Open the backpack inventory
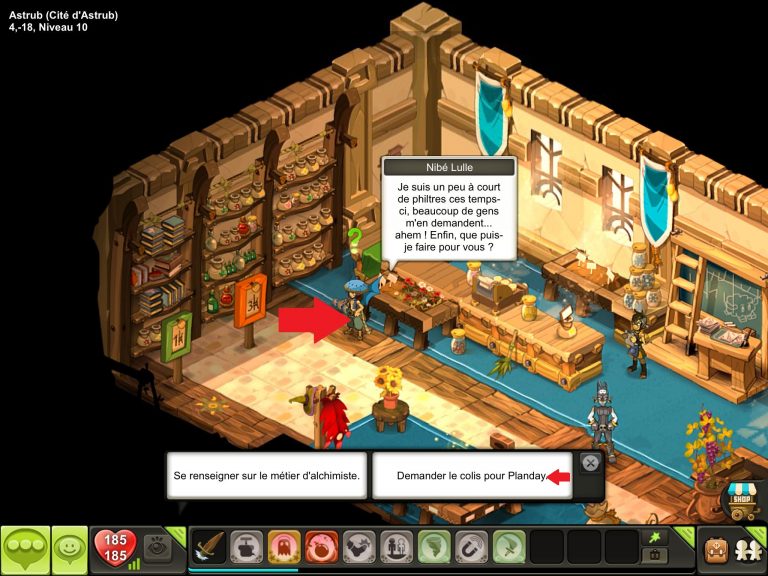This screenshot has height=576, width=768. pyautogui.click(x=715, y=549)
